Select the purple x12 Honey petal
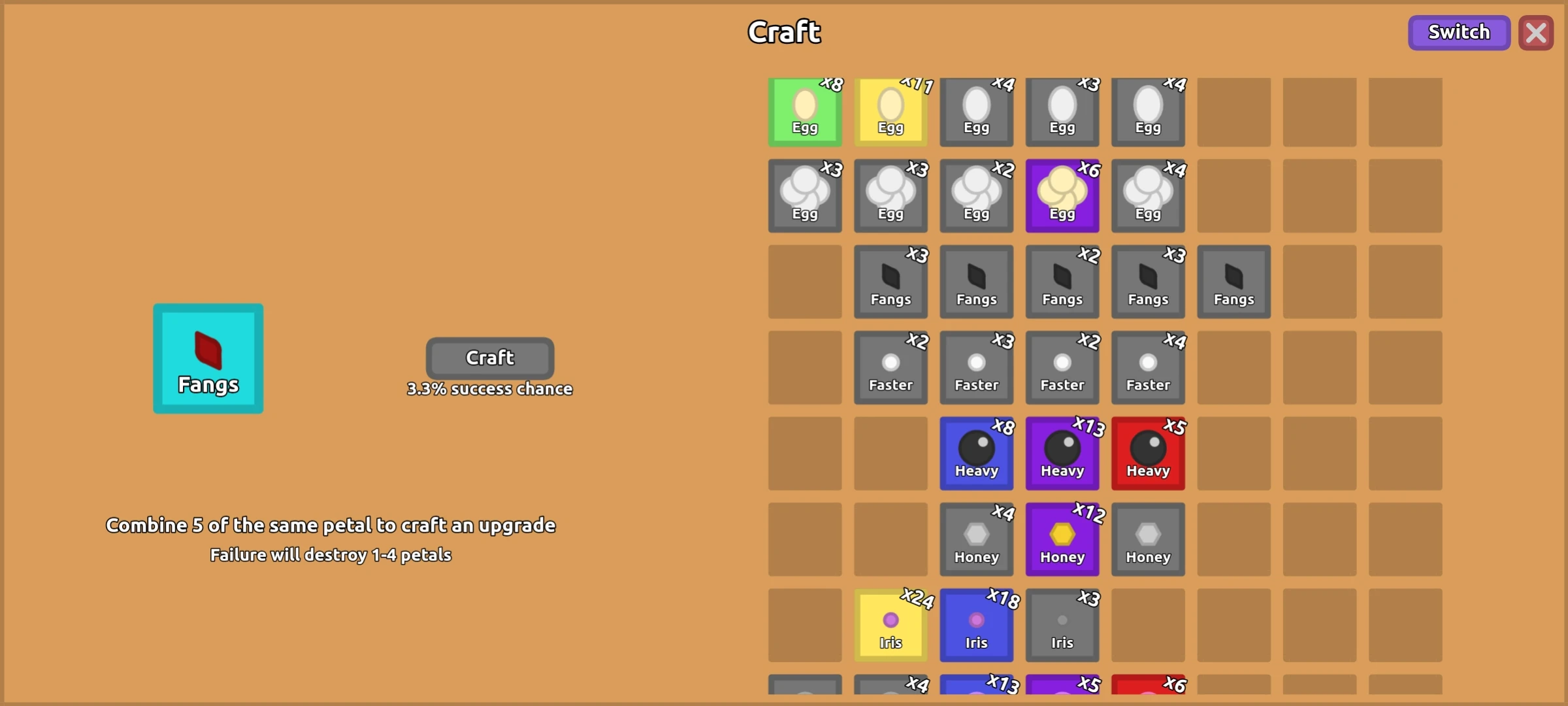 pos(1062,538)
